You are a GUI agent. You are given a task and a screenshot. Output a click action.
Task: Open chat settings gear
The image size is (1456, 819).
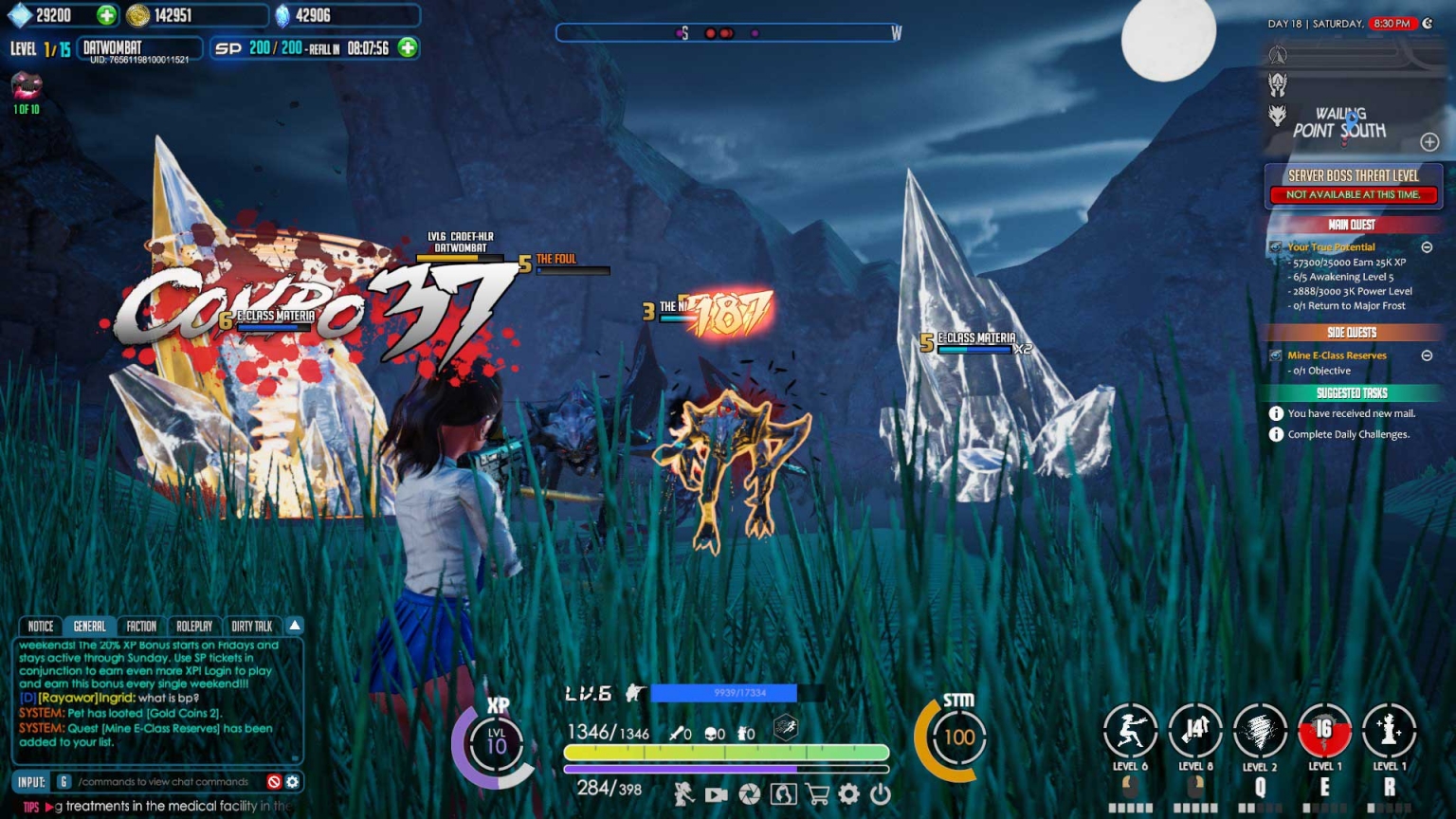[293, 782]
